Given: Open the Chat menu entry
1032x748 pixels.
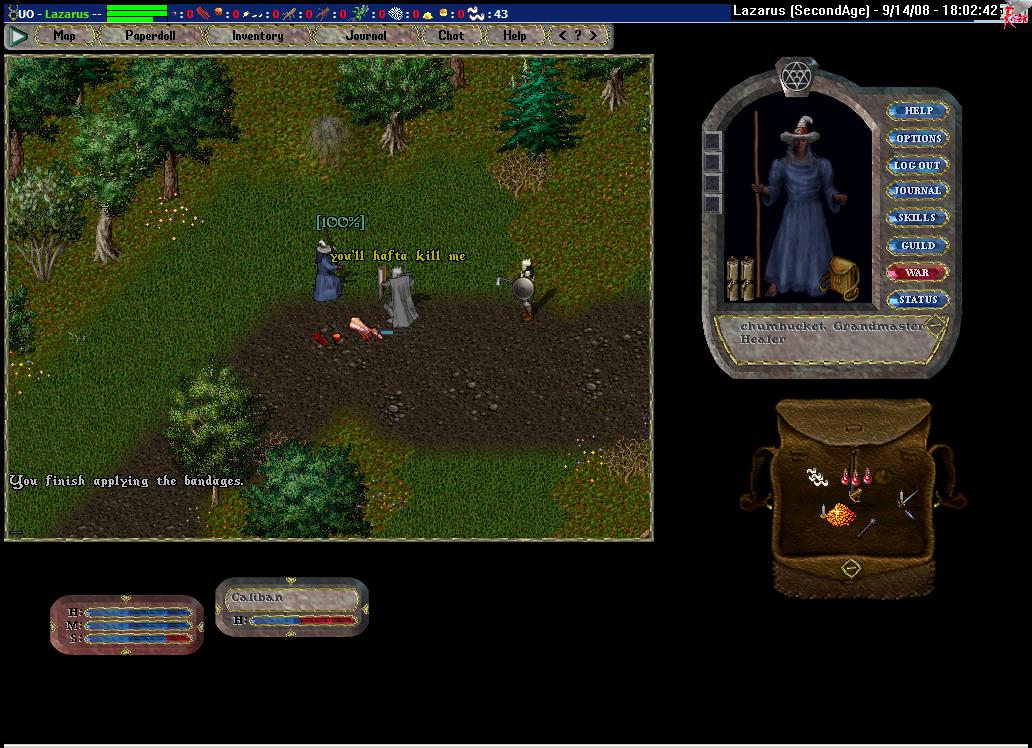Looking at the screenshot, I should click(451, 36).
